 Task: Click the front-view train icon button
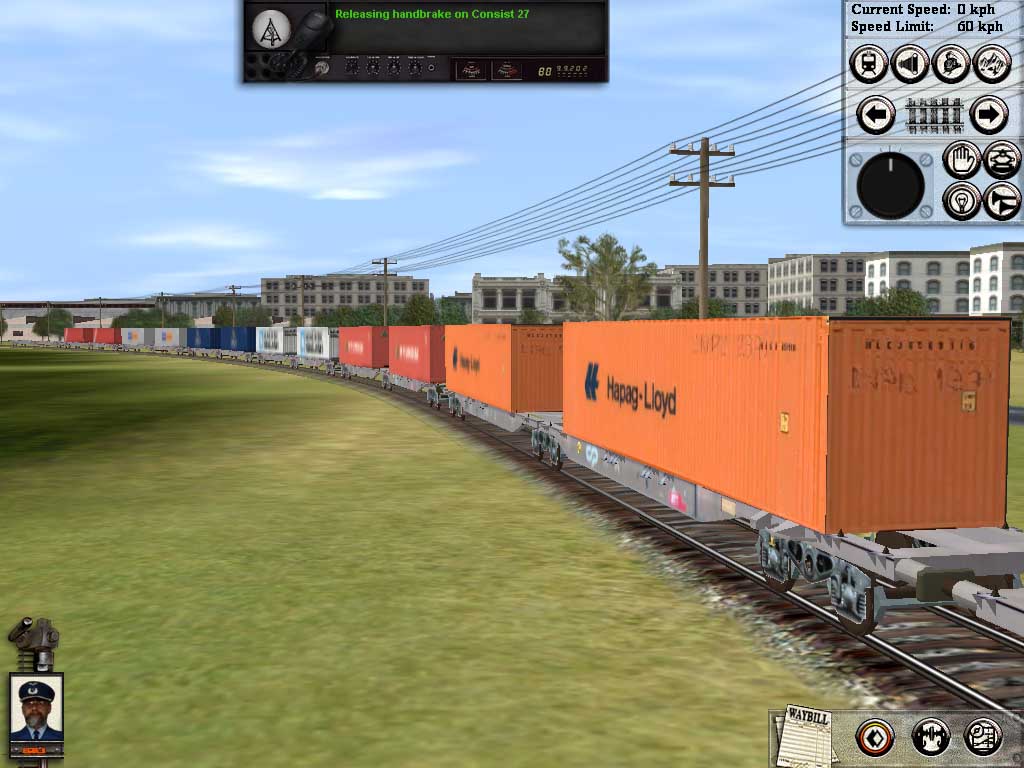[x=869, y=65]
